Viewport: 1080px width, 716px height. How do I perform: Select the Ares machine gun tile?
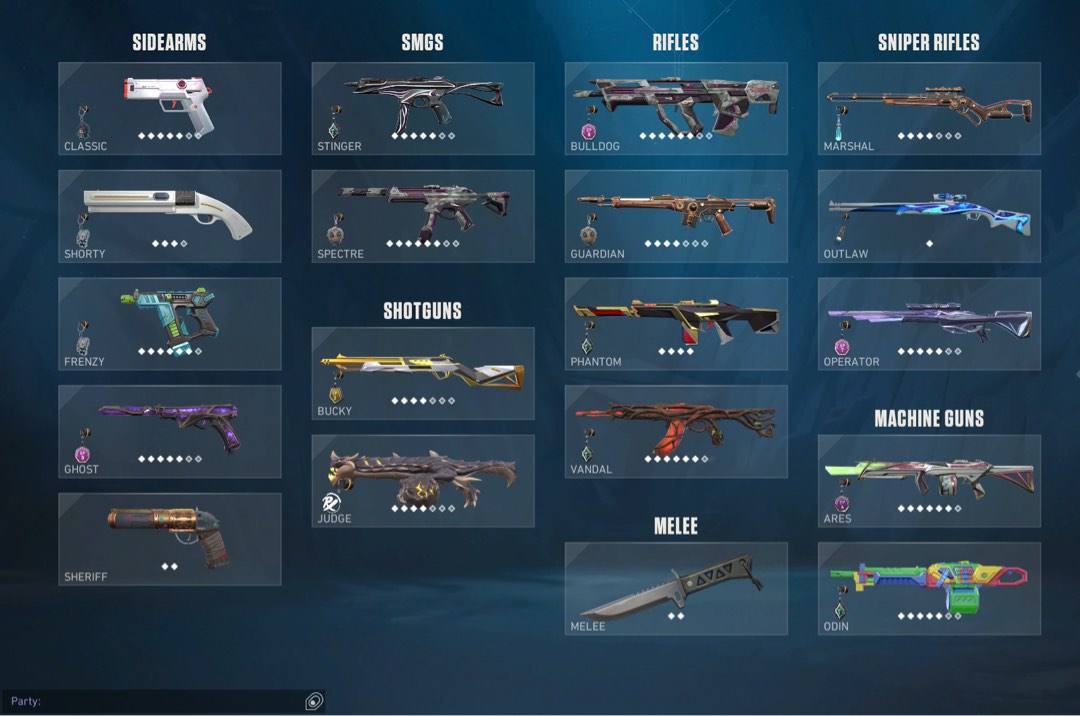pos(929,481)
